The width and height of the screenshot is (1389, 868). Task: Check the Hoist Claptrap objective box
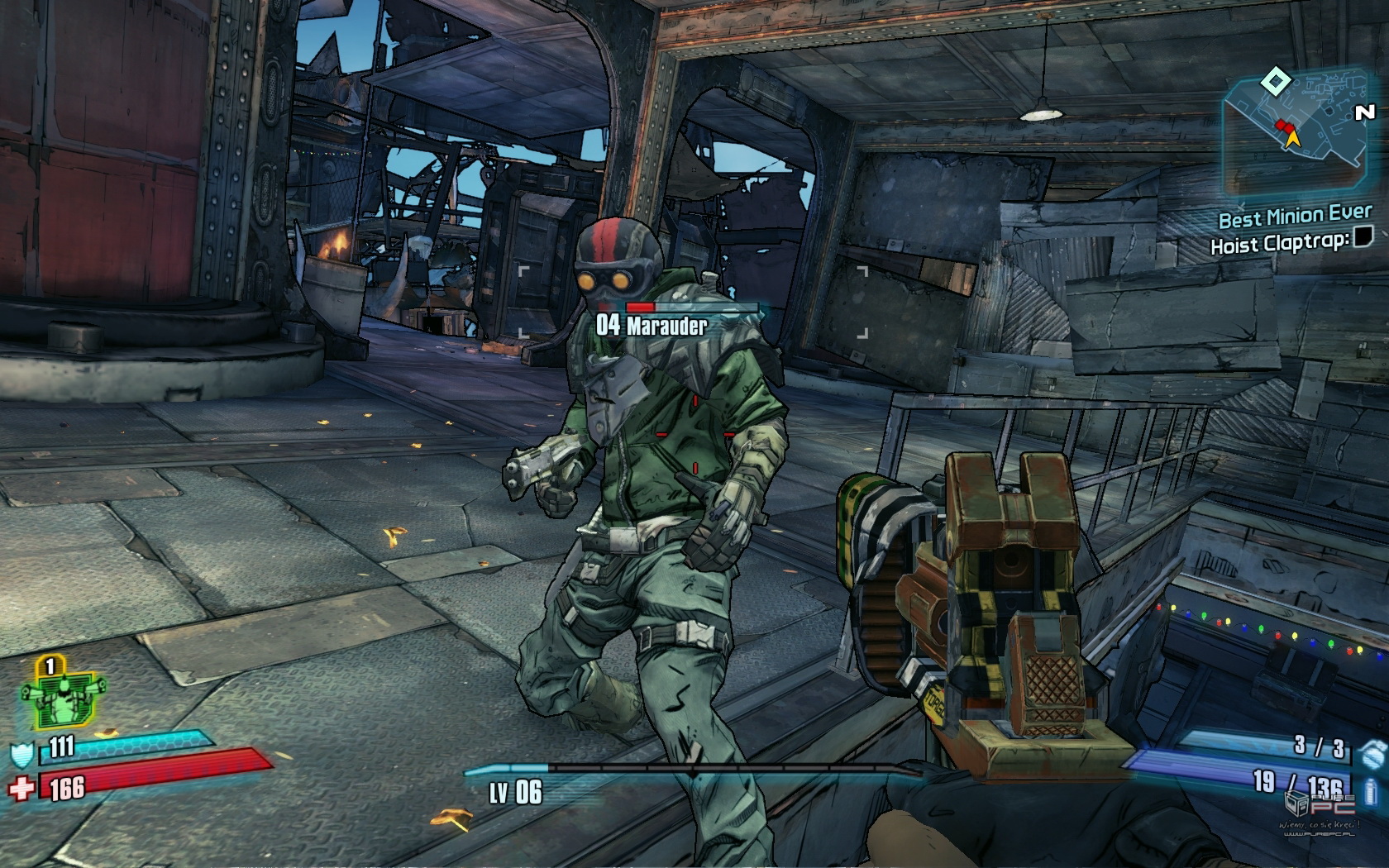(x=1362, y=240)
